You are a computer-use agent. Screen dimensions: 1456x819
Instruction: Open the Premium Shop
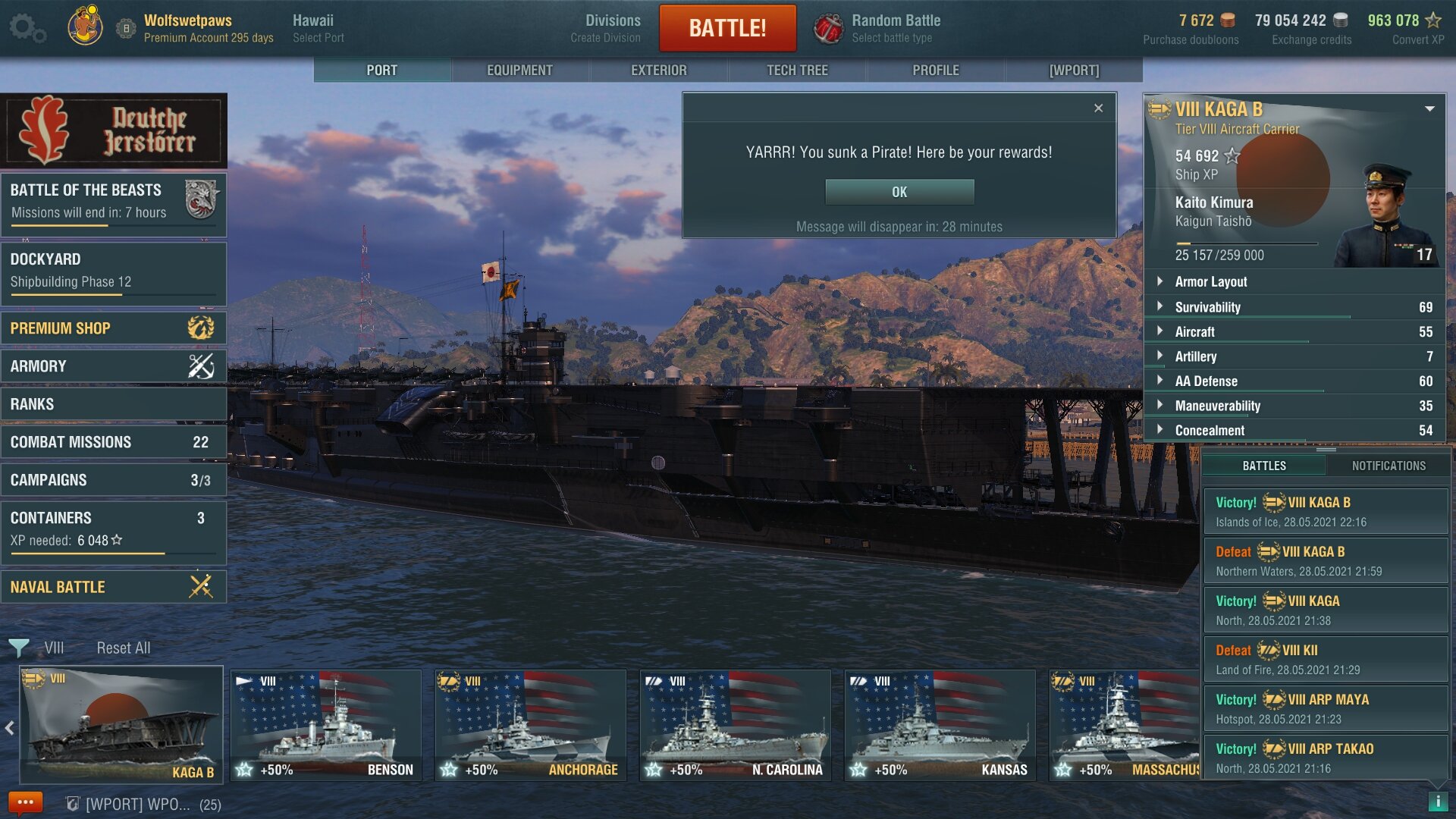click(114, 328)
